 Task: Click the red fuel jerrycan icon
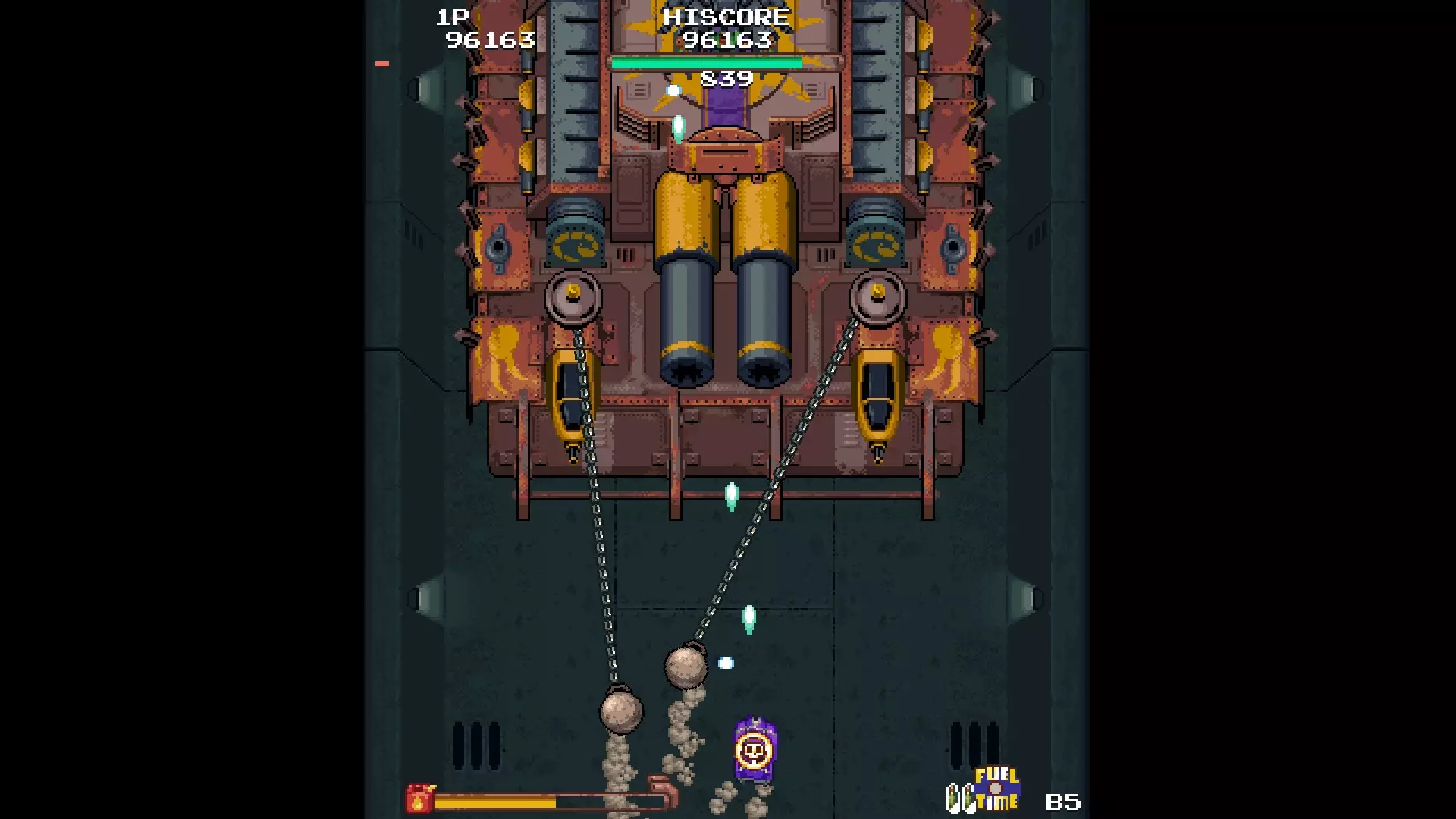[x=419, y=799]
